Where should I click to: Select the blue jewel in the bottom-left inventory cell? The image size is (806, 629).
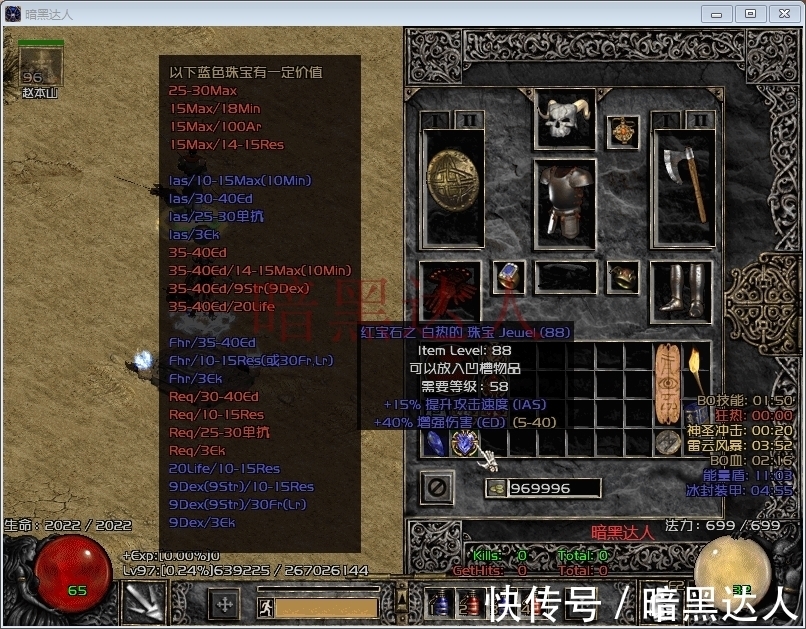click(x=435, y=443)
